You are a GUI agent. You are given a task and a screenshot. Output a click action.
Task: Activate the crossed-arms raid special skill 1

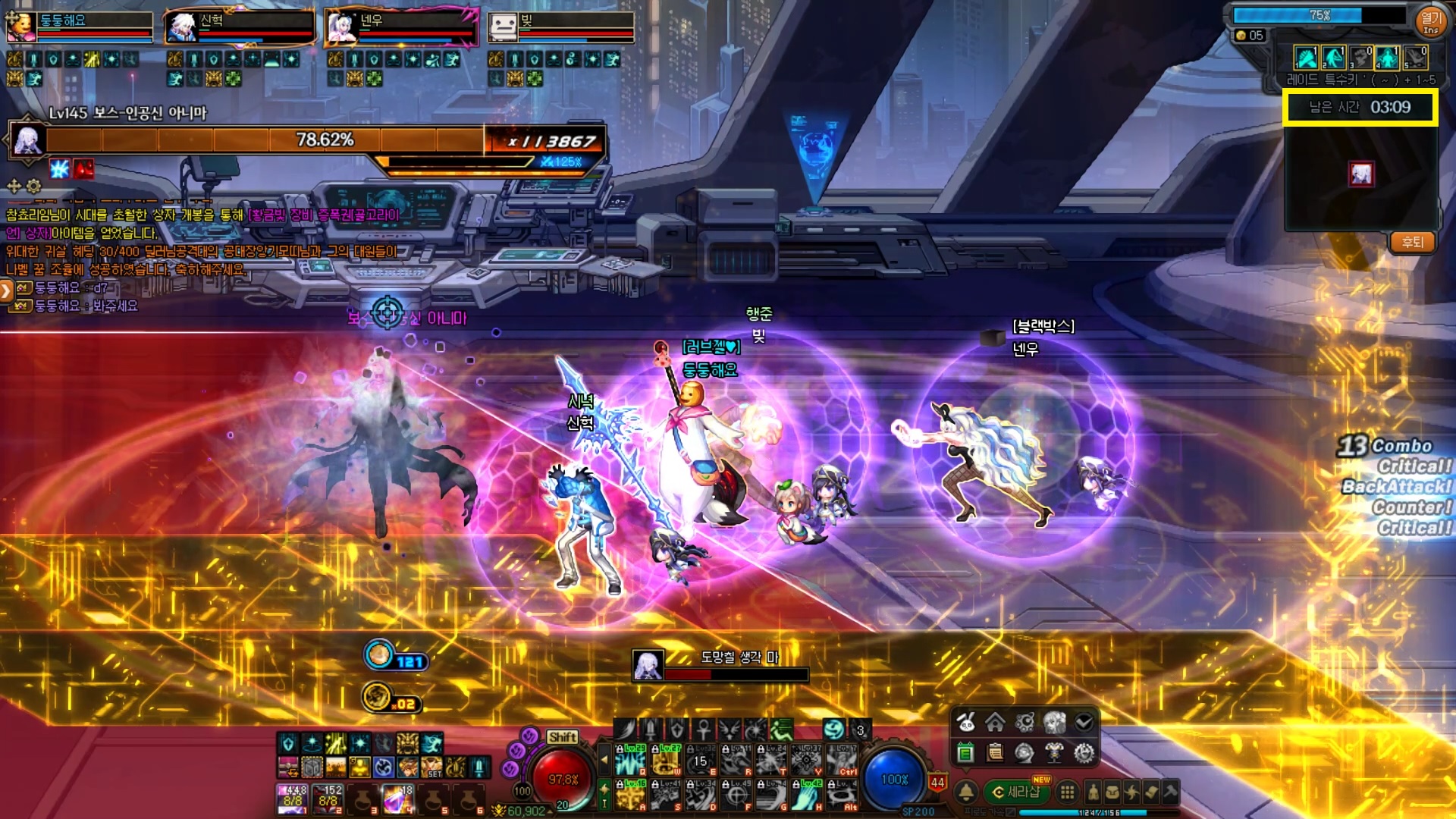click(1306, 58)
